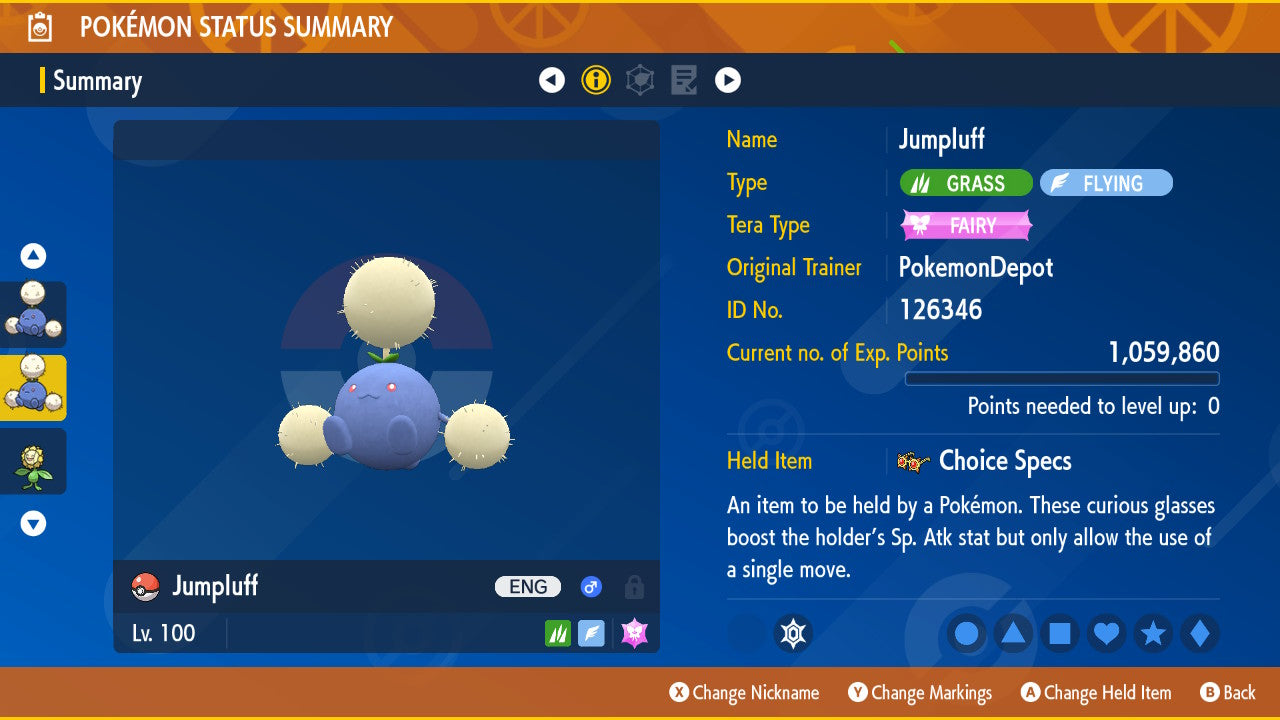
Task: Toggle the square marking
Action: (1060, 634)
